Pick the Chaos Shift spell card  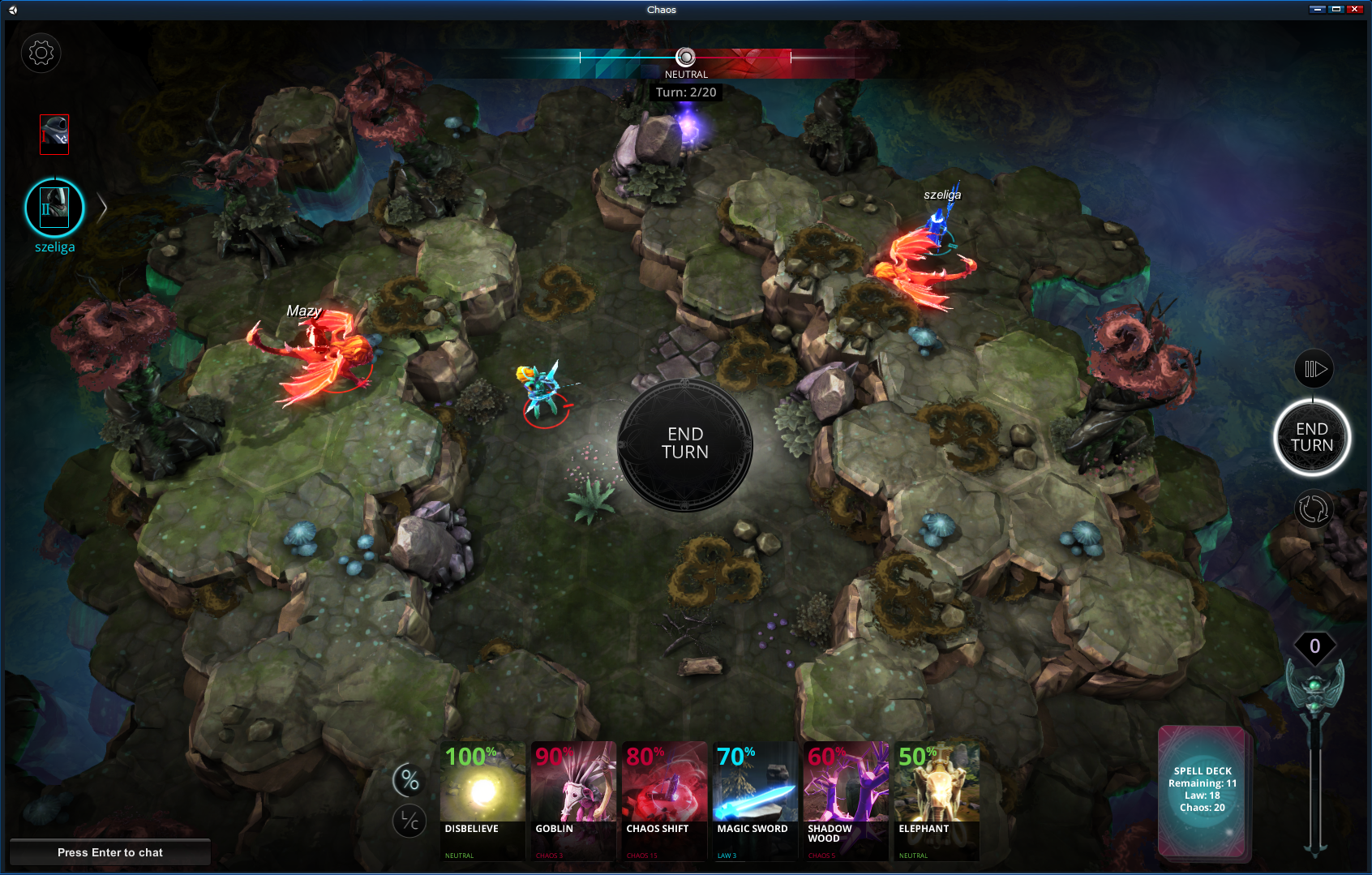pyautogui.click(x=664, y=800)
